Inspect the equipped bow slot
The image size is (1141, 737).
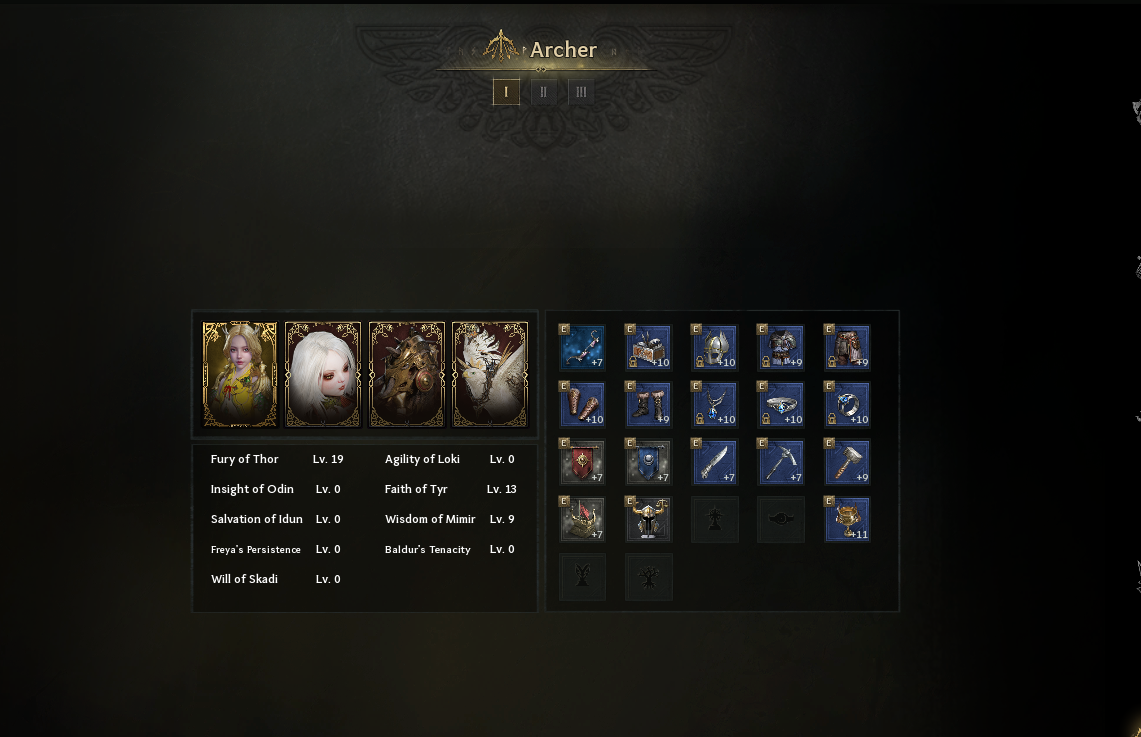click(582, 348)
